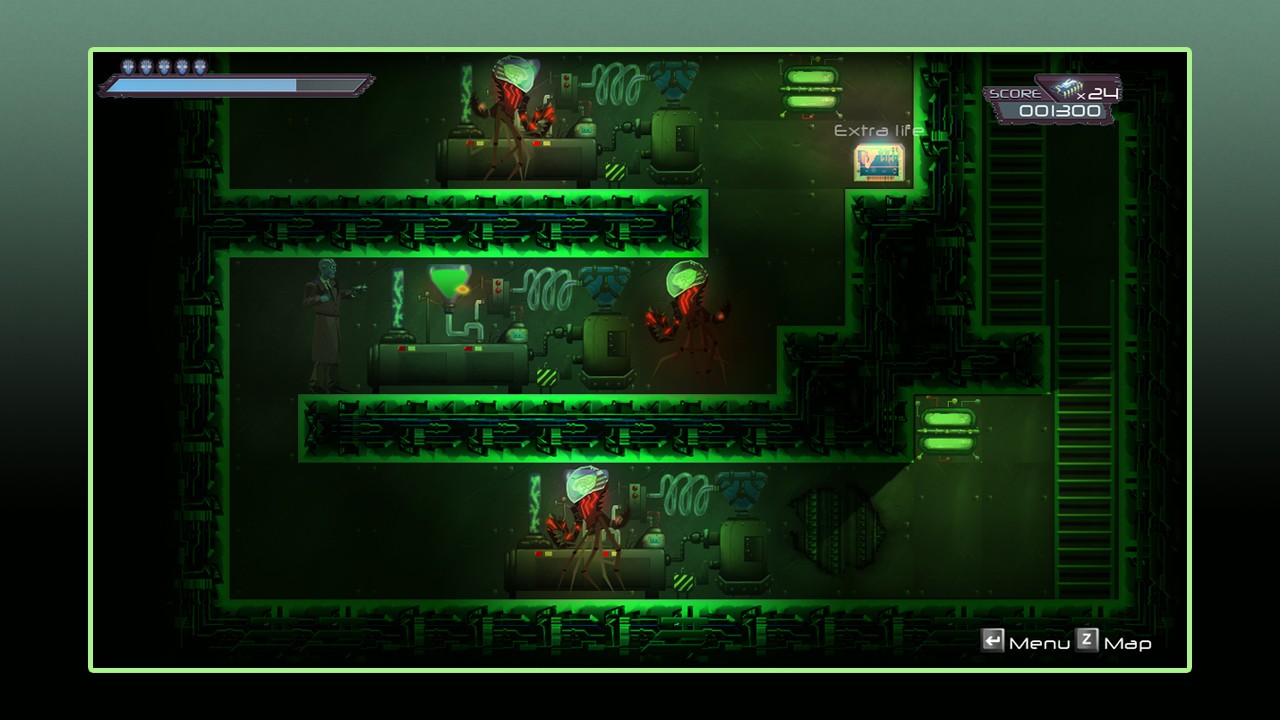This screenshot has width=1280, height=720.
Task: Select the first life indicator brain icon
Action: pyautogui.click(x=127, y=68)
